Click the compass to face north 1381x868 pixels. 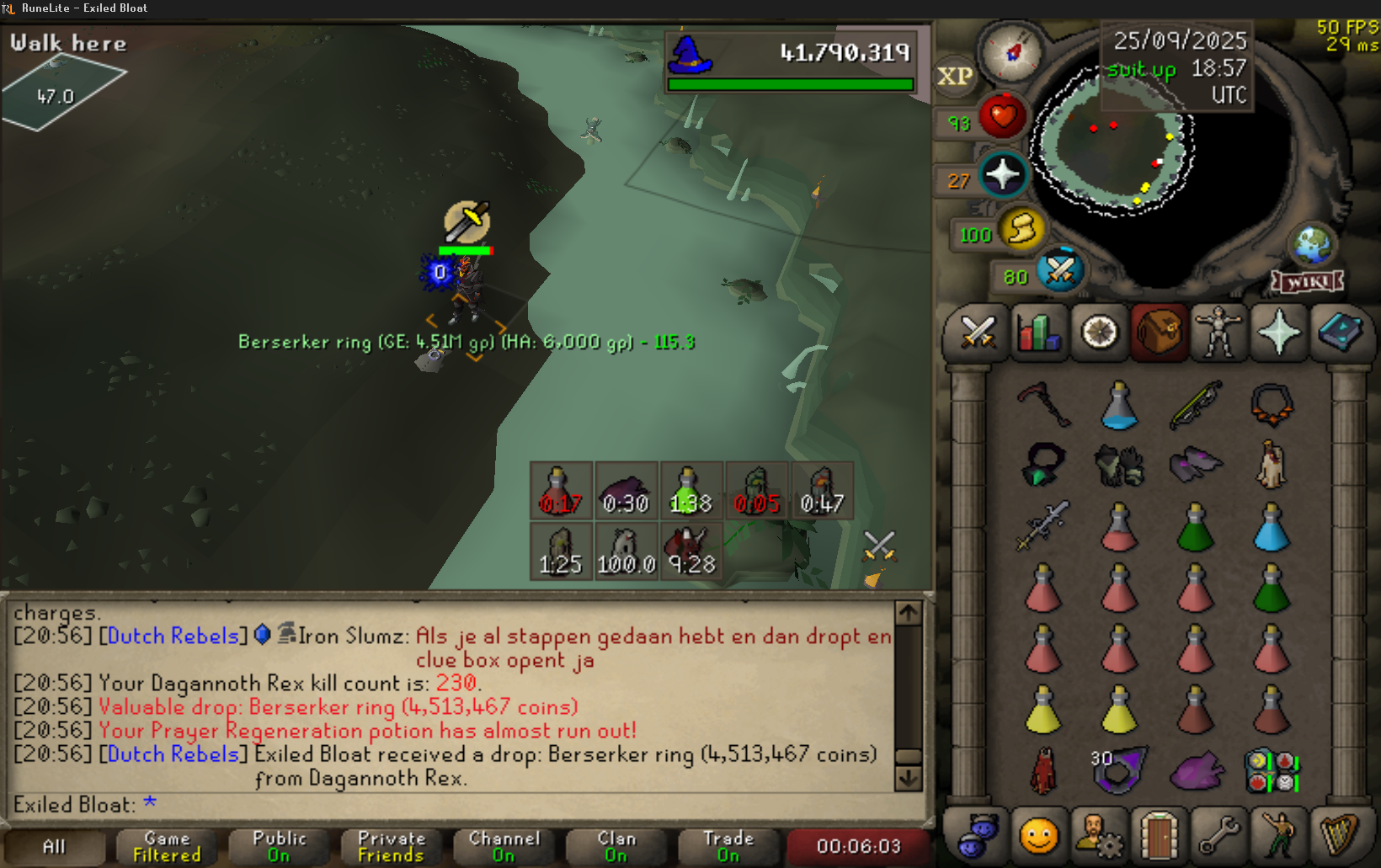1013,52
